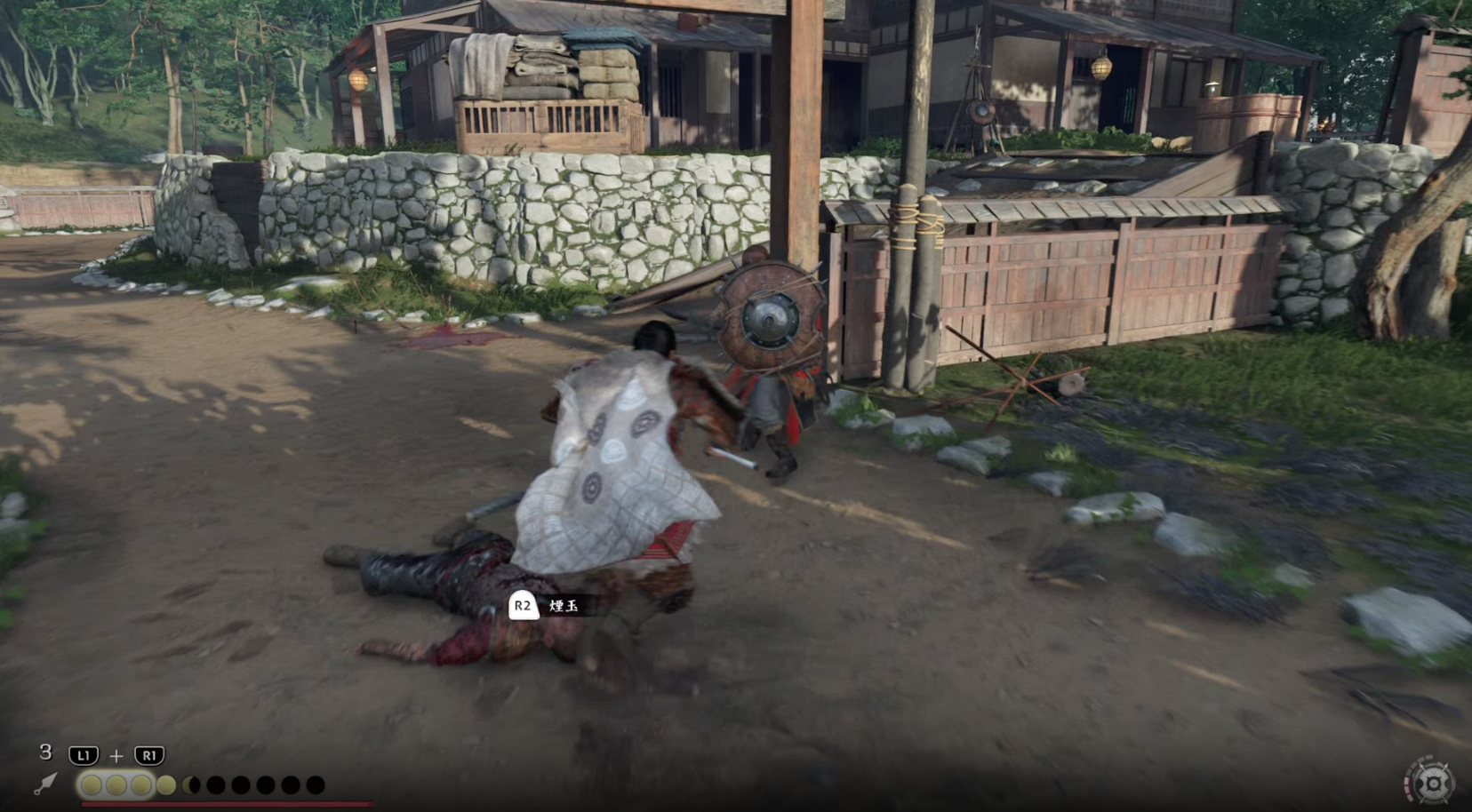Click the L1 button prompt icon
The height and width of the screenshot is (812, 1472).
tap(84, 755)
